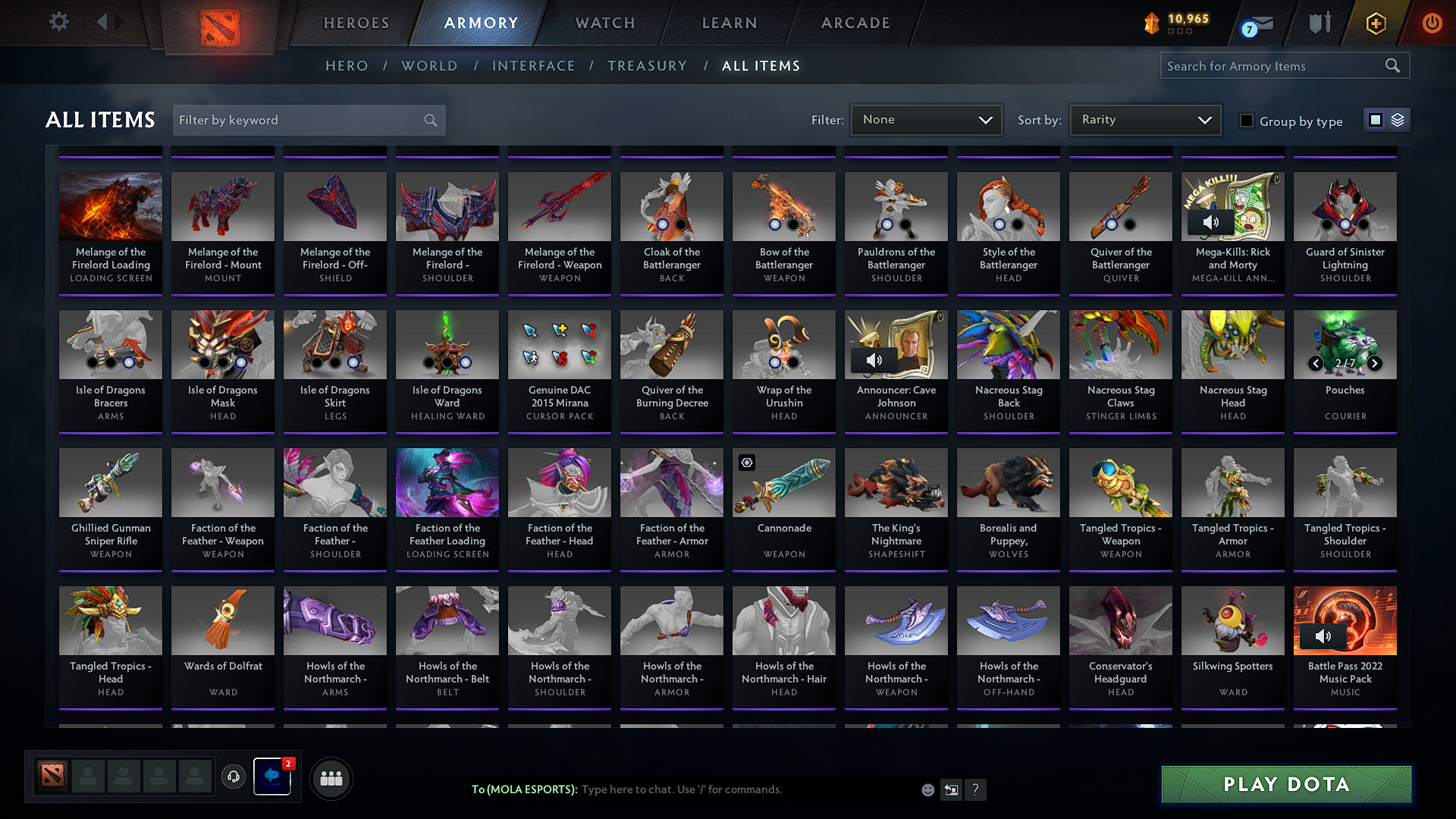This screenshot has width=1456, height=819.
Task: Switch to stacked grid view layout
Action: tap(1396, 119)
